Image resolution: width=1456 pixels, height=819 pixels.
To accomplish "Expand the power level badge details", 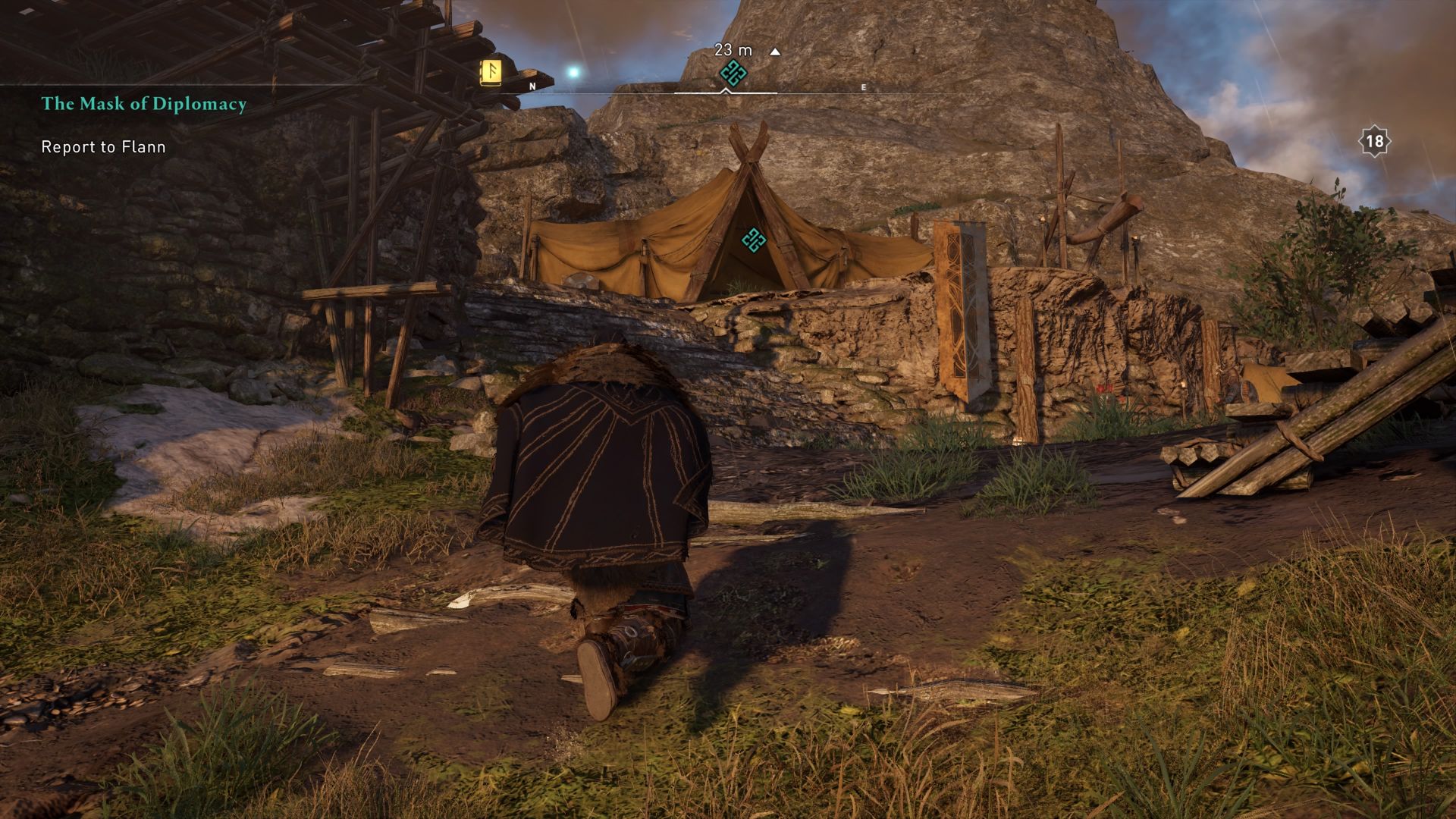I will [1373, 140].
